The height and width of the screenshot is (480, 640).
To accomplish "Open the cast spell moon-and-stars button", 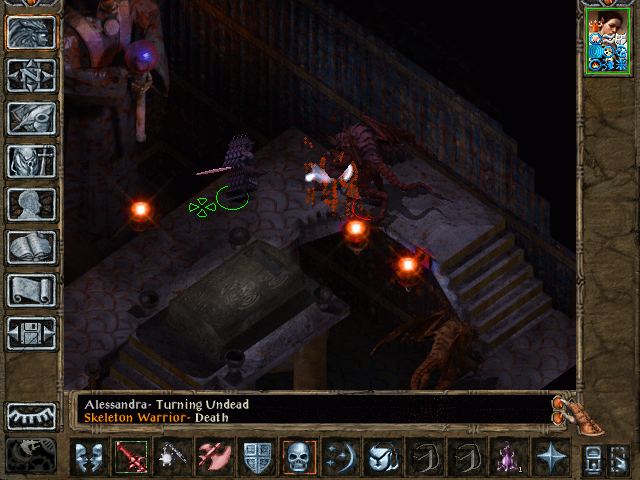I will pyautogui.click(x=341, y=457).
